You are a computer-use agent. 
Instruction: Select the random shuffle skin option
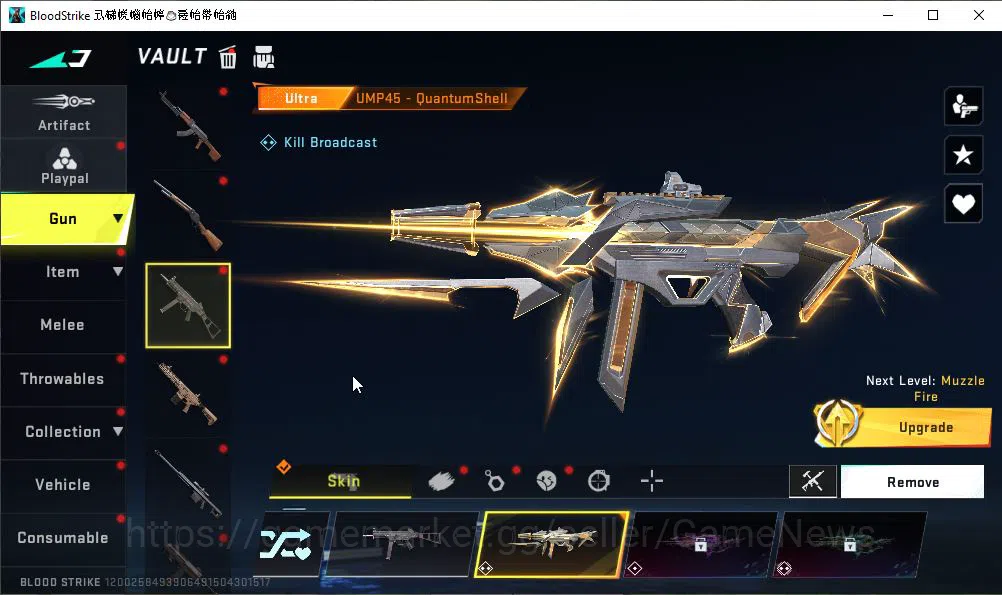[286, 545]
